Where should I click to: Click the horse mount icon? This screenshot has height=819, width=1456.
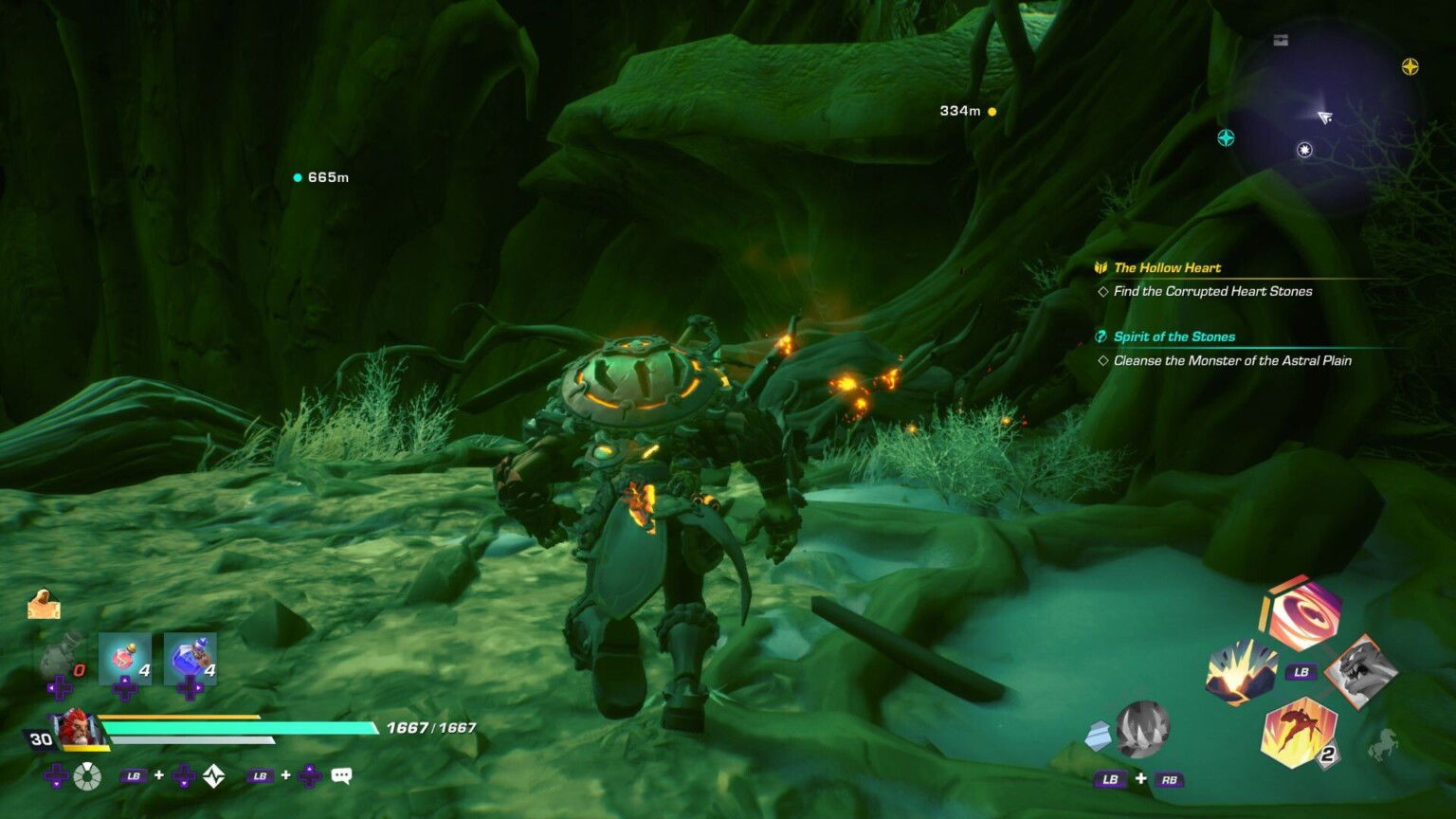1383,746
